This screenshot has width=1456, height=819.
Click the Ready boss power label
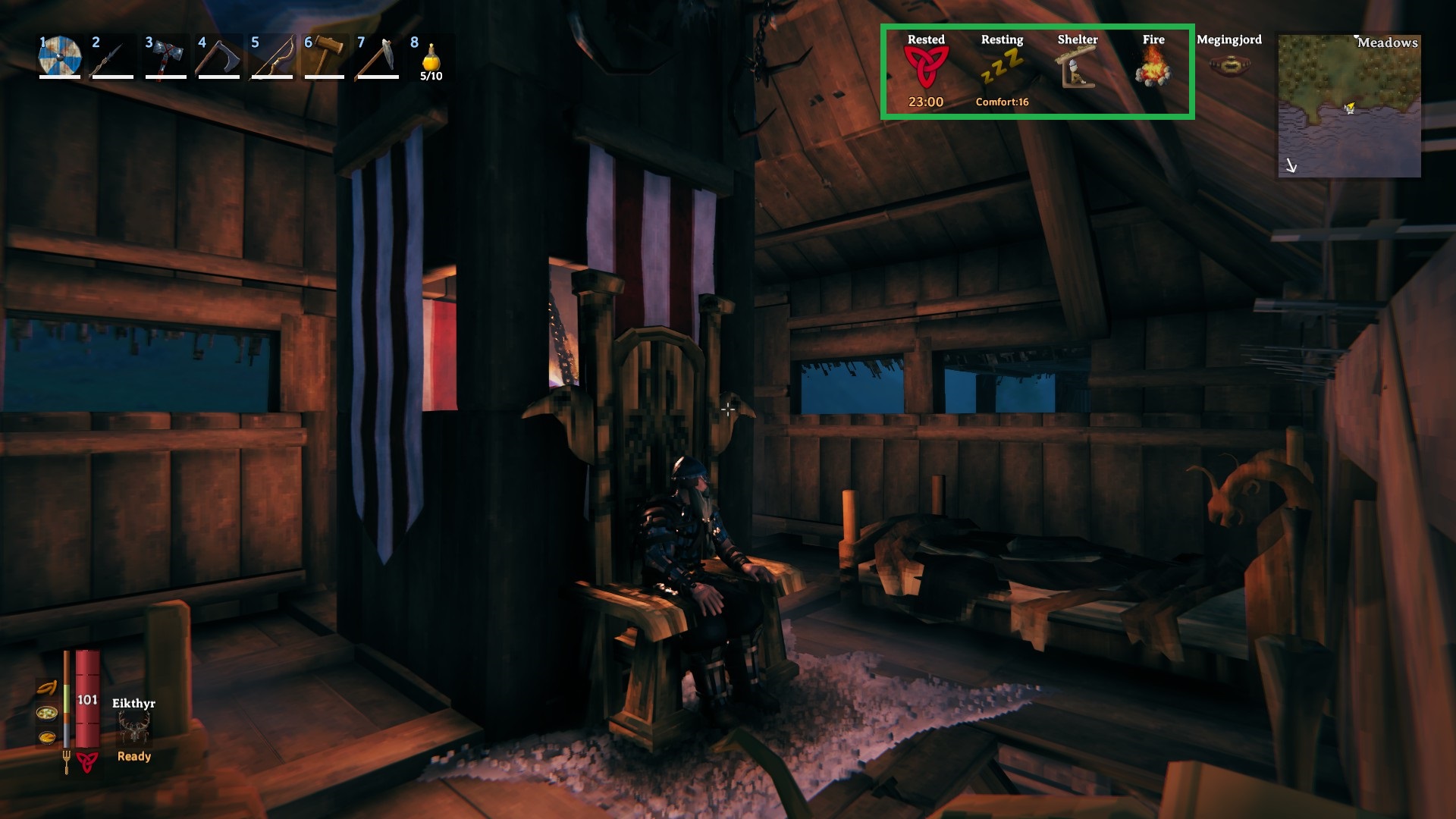coord(133,755)
